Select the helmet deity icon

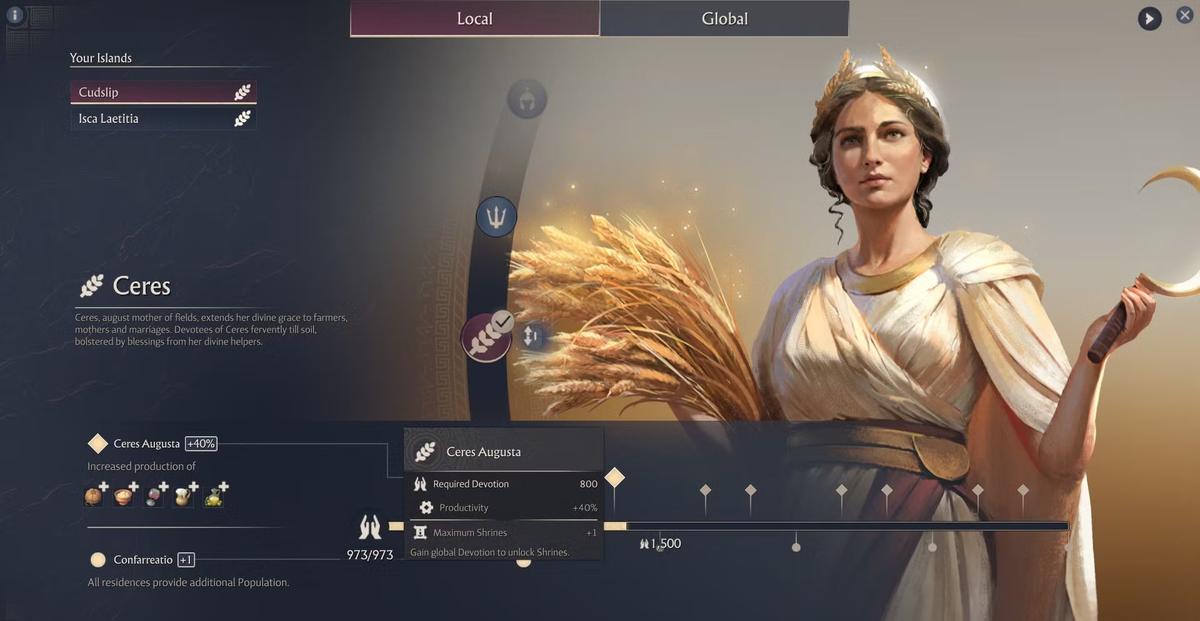click(x=526, y=100)
